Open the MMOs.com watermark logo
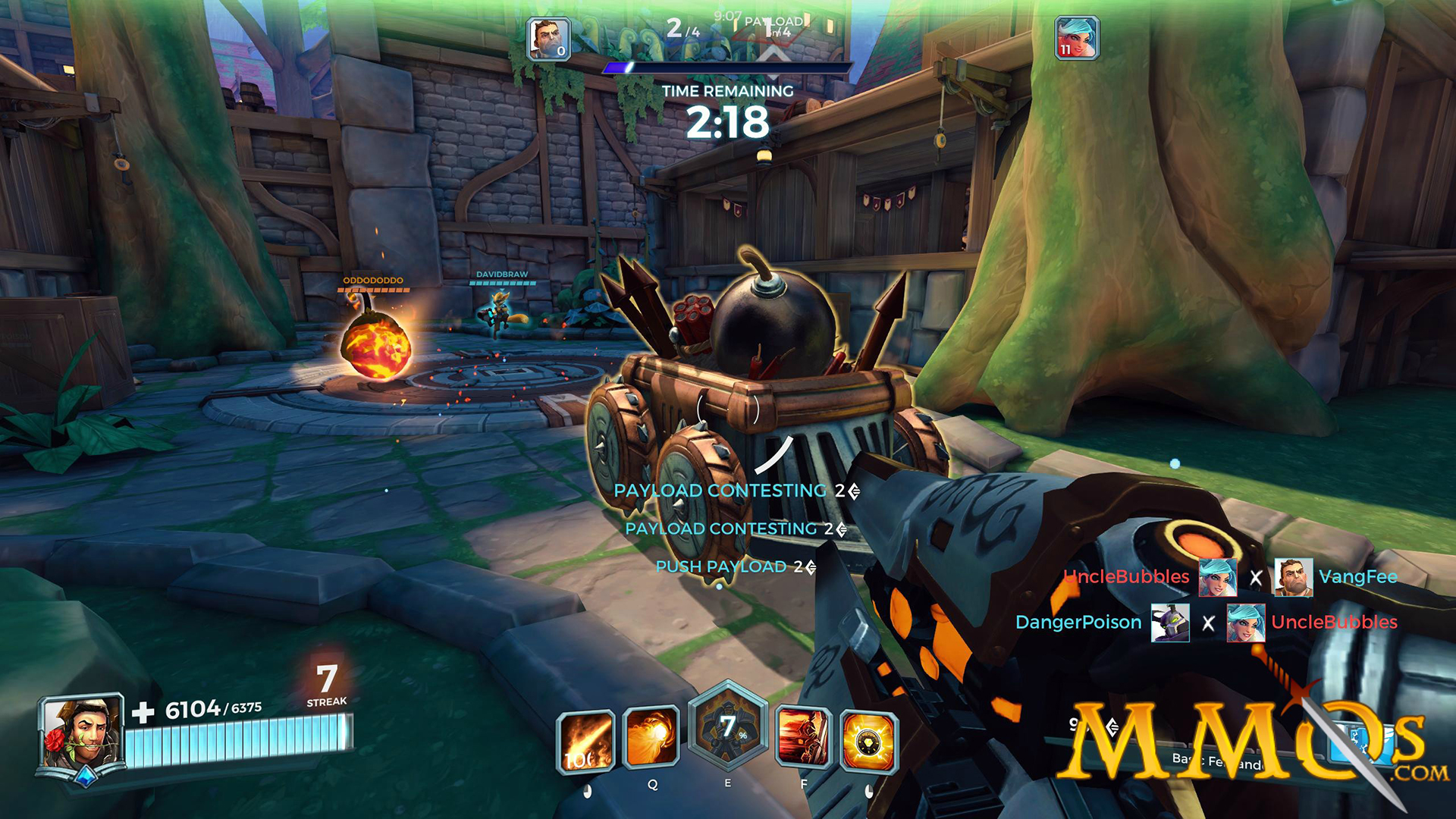 tap(1251, 743)
